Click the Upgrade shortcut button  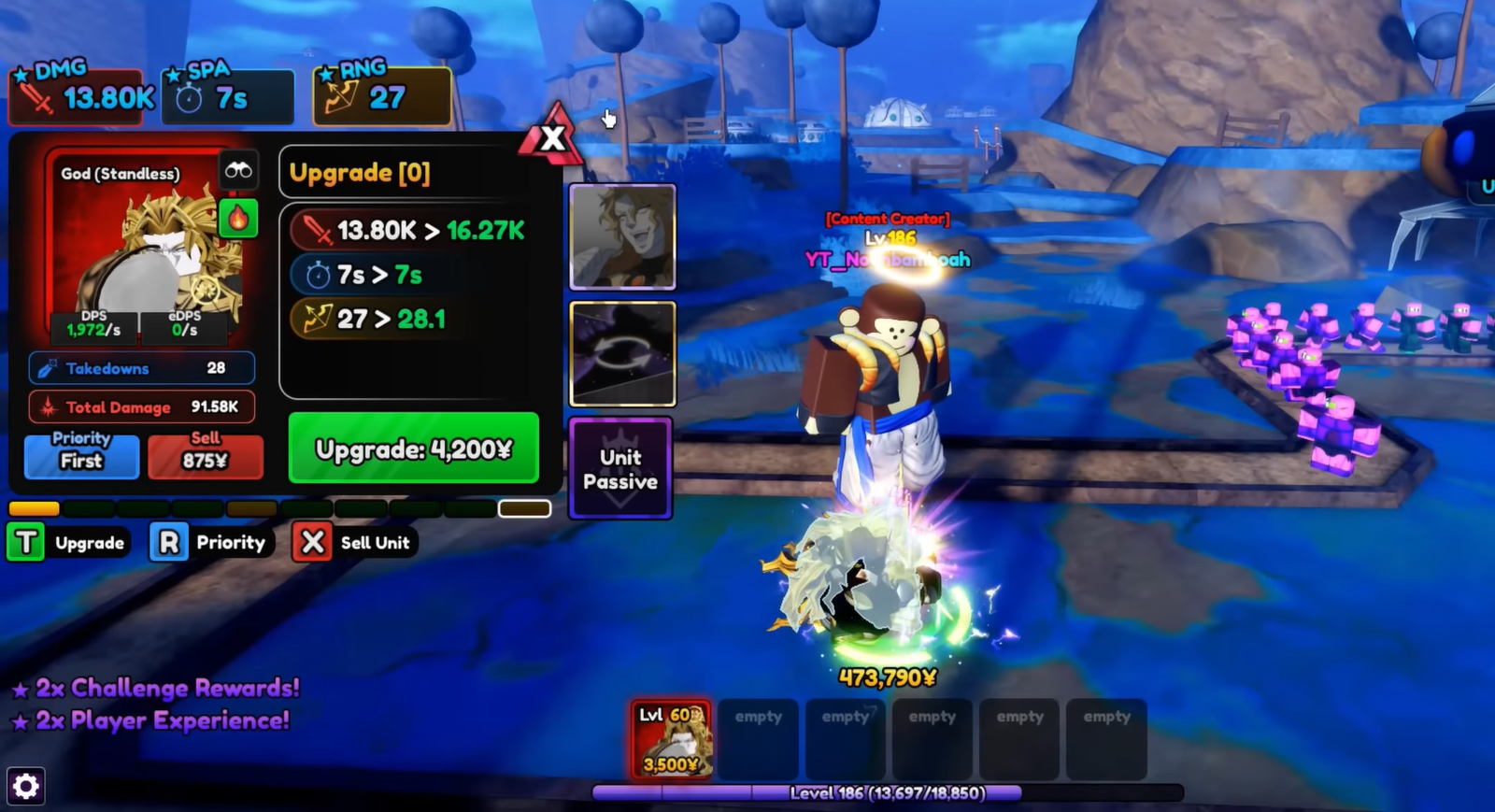pos(69,543)
